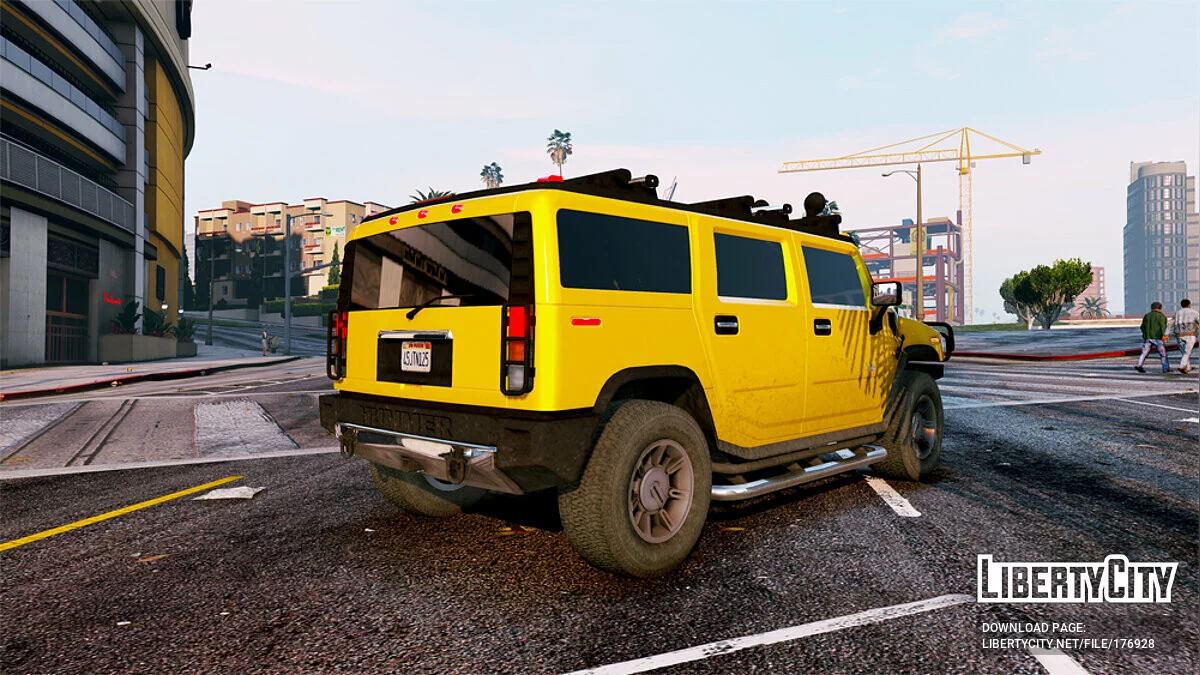
Task: Open the libertycity.net download page link
Action: tap(1067, 644)
